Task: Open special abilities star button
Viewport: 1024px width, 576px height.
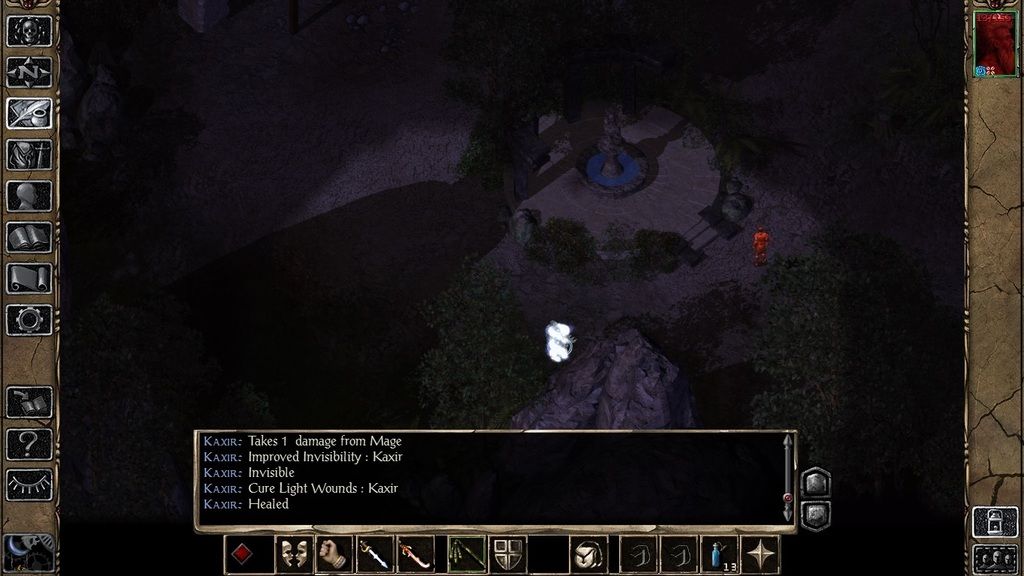Action: click(761, 554)
